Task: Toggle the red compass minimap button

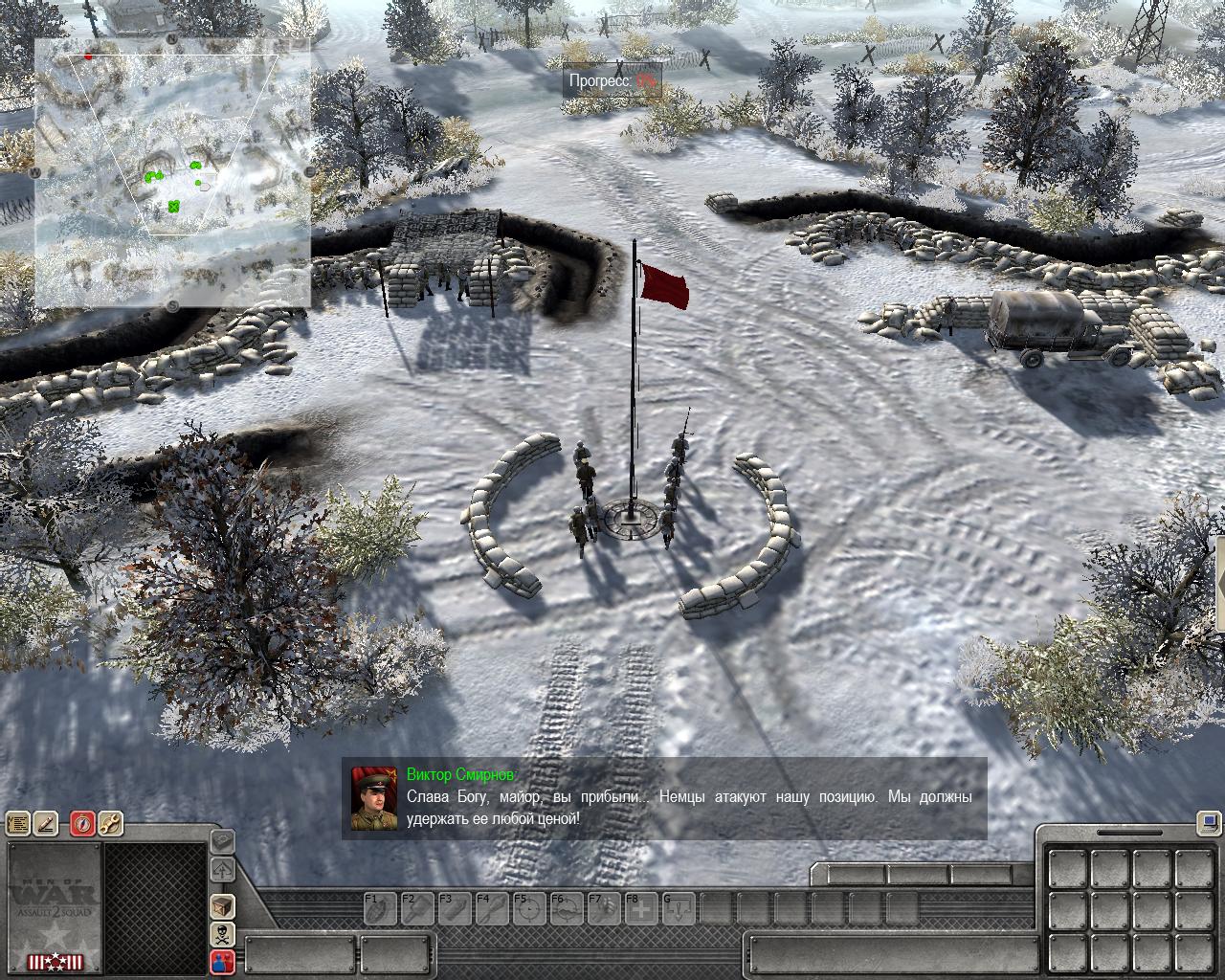Action: point(82,824)
